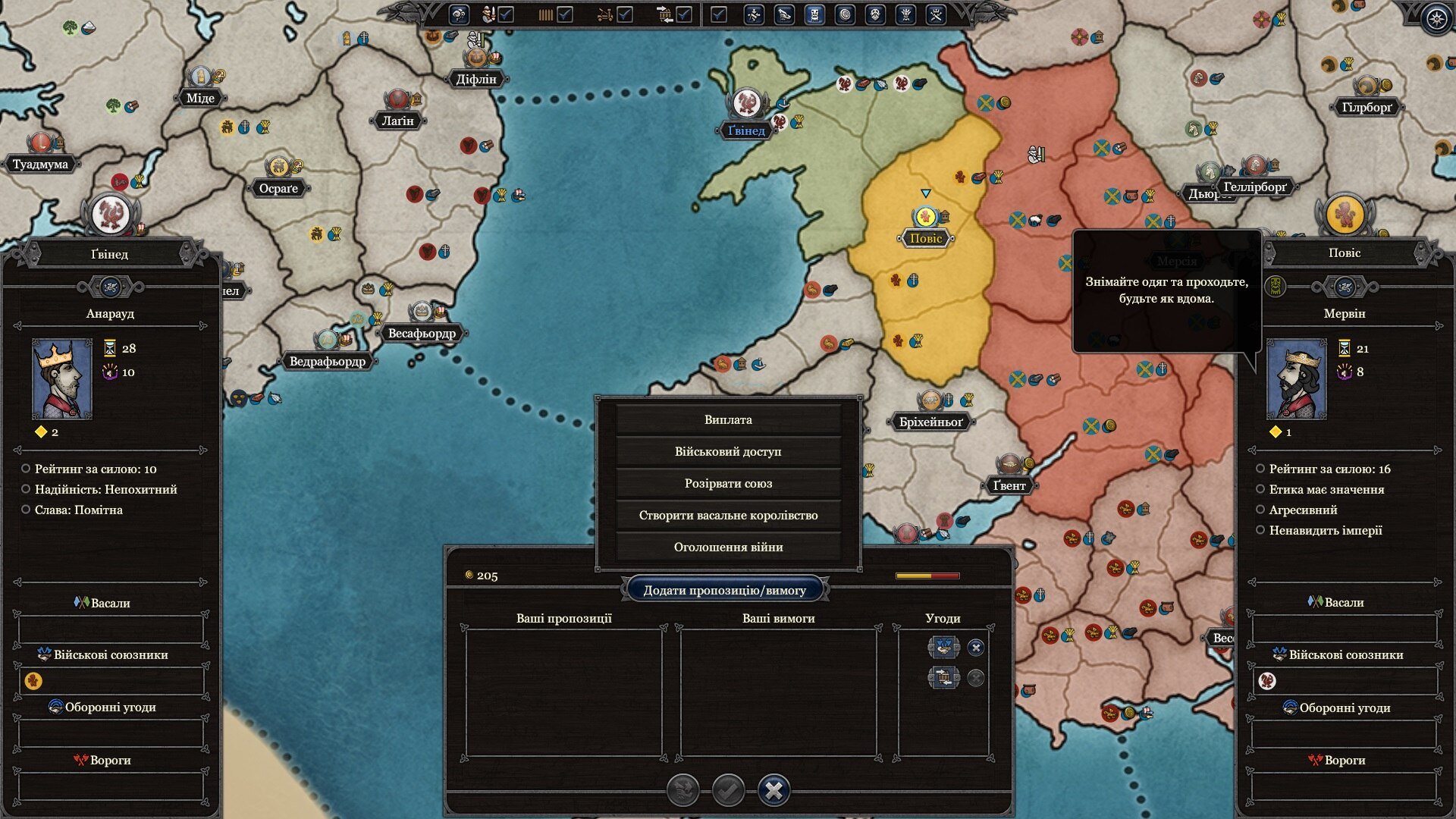Choose Розірвати союз
The height and width of the screenshot is (819, 1456).
click(x=728, y=483)
